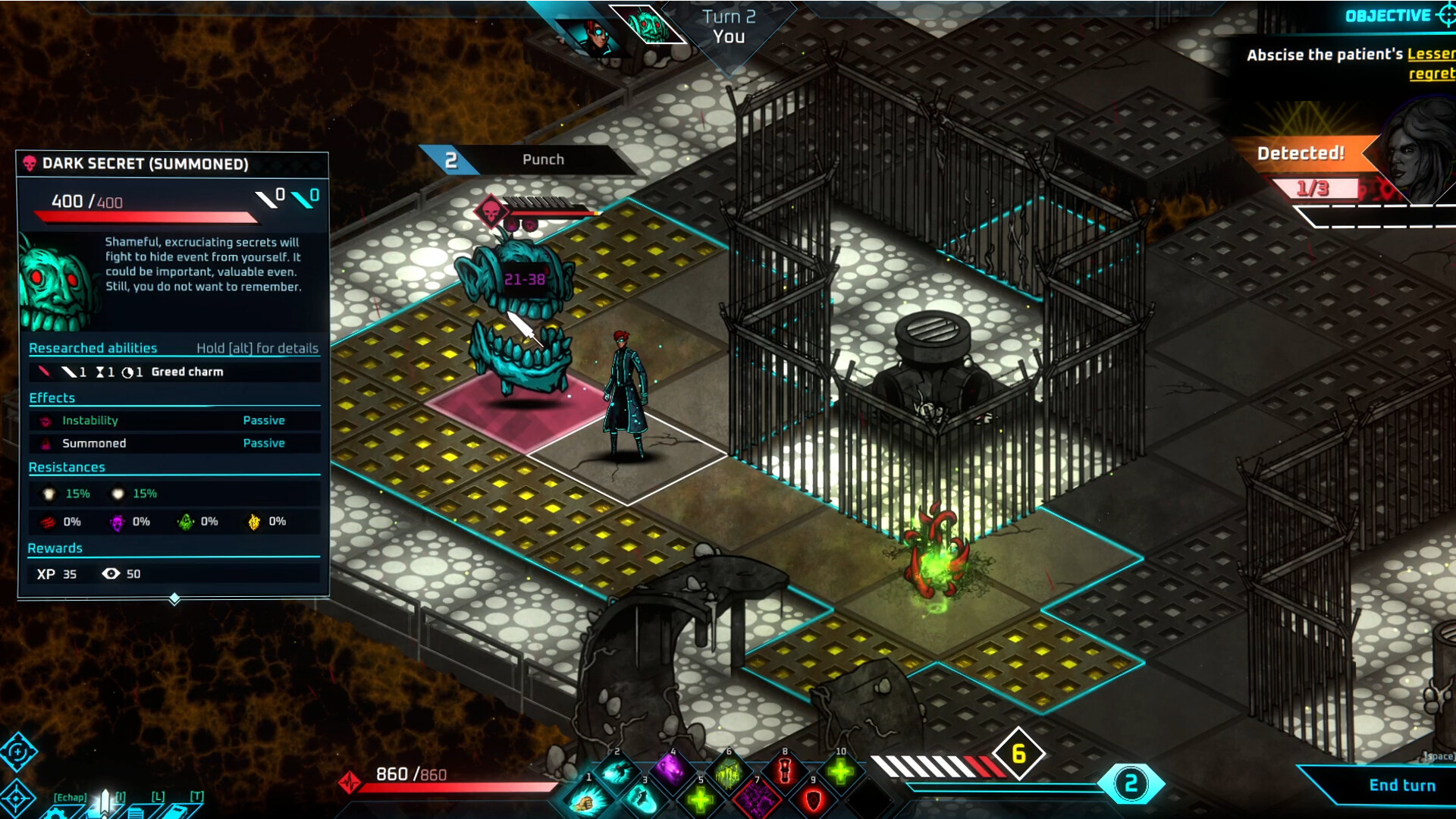Click the circular plus camera icon
Image resolution: width=1456 pixels, height=819 pixels.
[17, 752]
